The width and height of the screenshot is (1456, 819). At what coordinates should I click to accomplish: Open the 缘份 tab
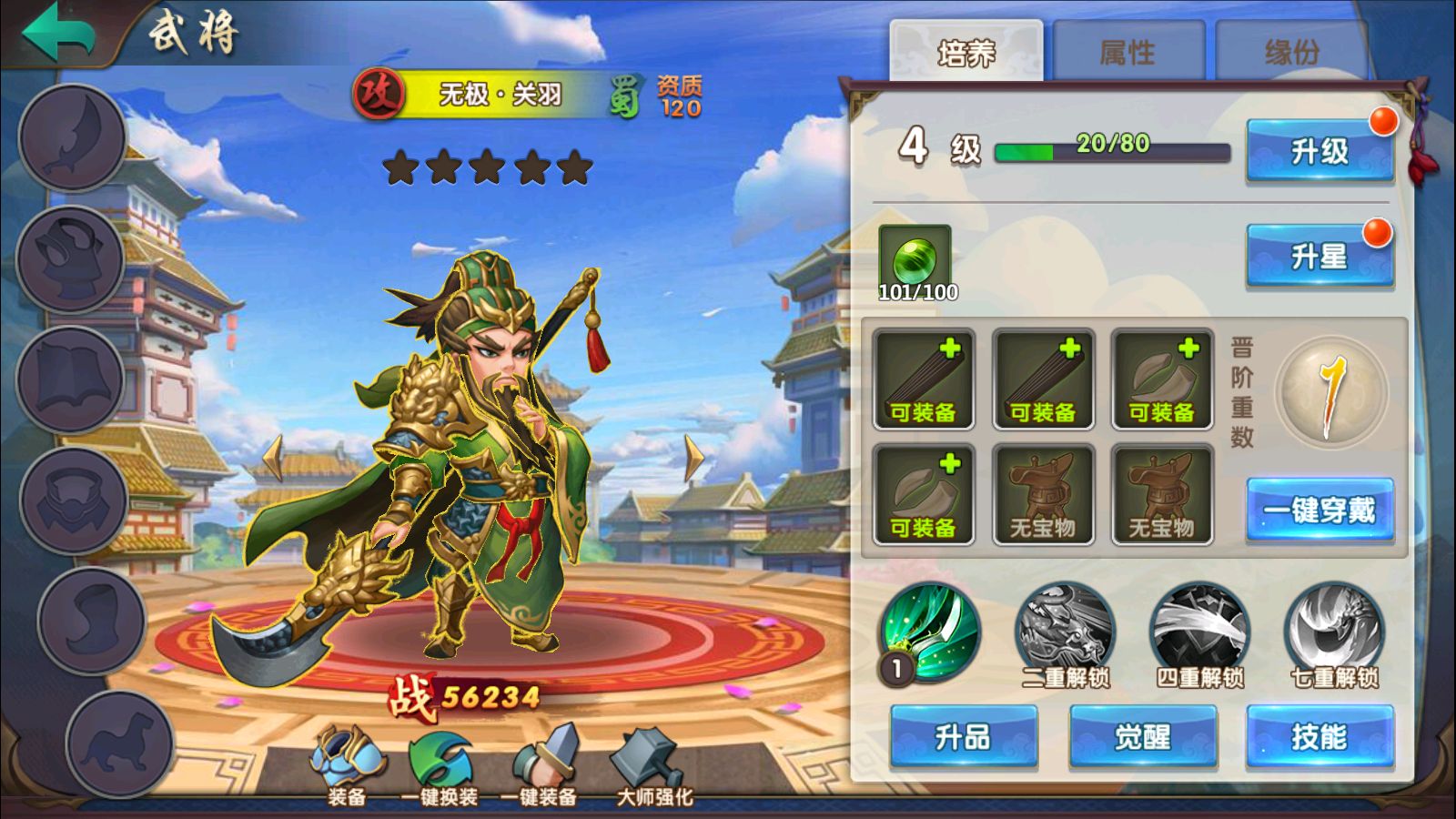[x=1291, y=53]
